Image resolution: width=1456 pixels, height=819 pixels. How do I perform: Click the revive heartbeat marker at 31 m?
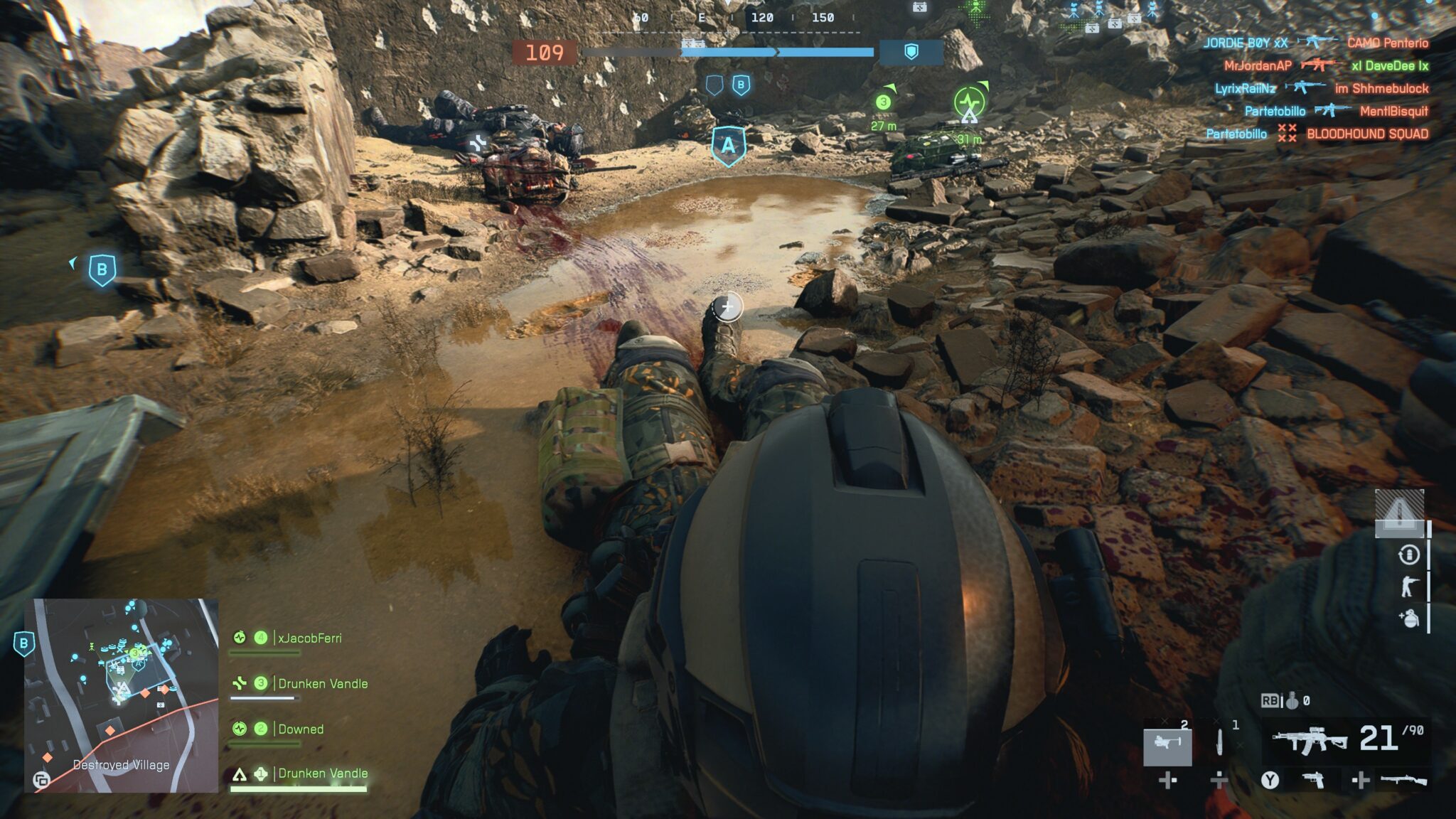969,103
